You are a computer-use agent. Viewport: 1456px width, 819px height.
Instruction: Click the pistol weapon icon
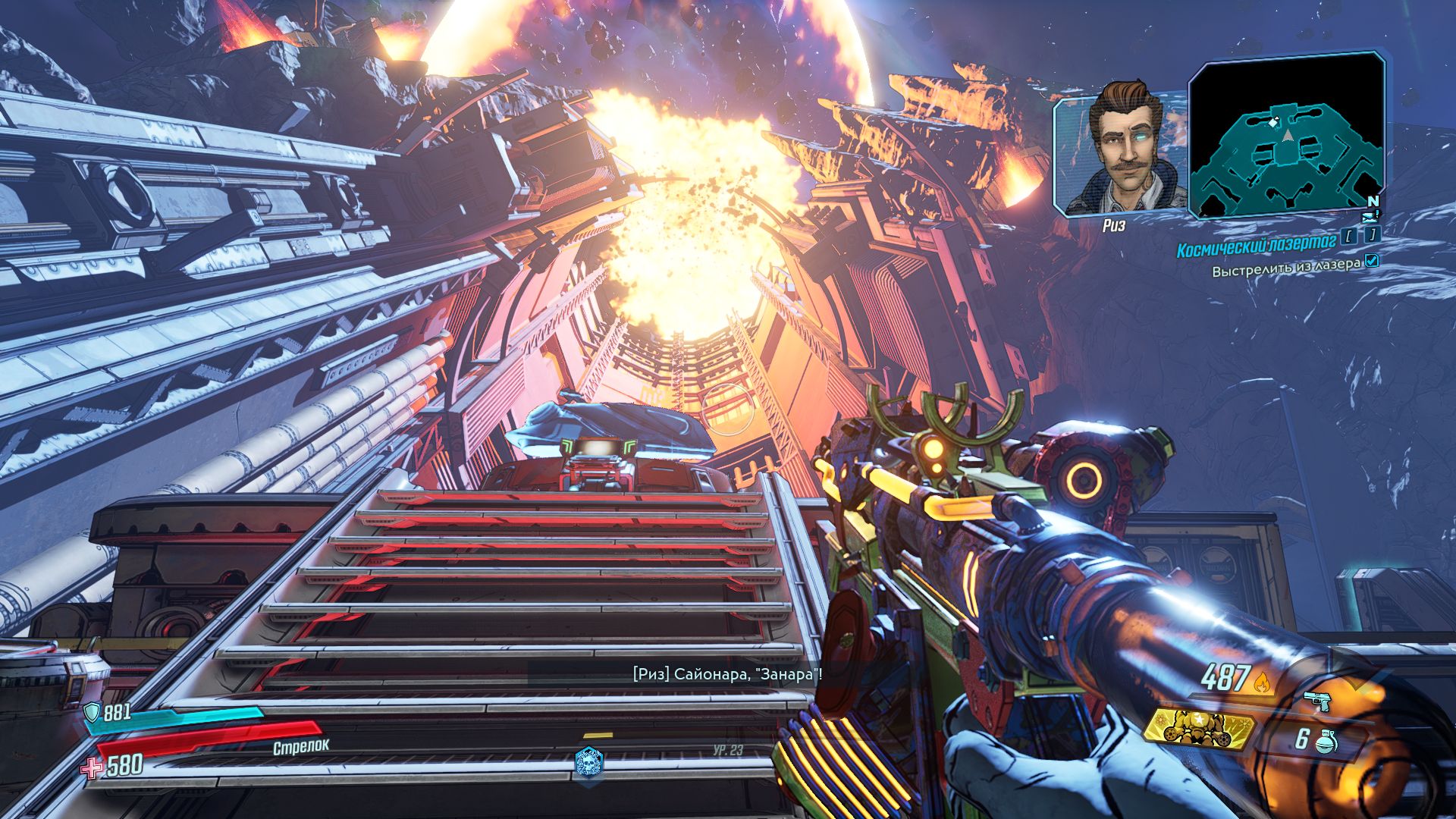[x=1316, y=701]
